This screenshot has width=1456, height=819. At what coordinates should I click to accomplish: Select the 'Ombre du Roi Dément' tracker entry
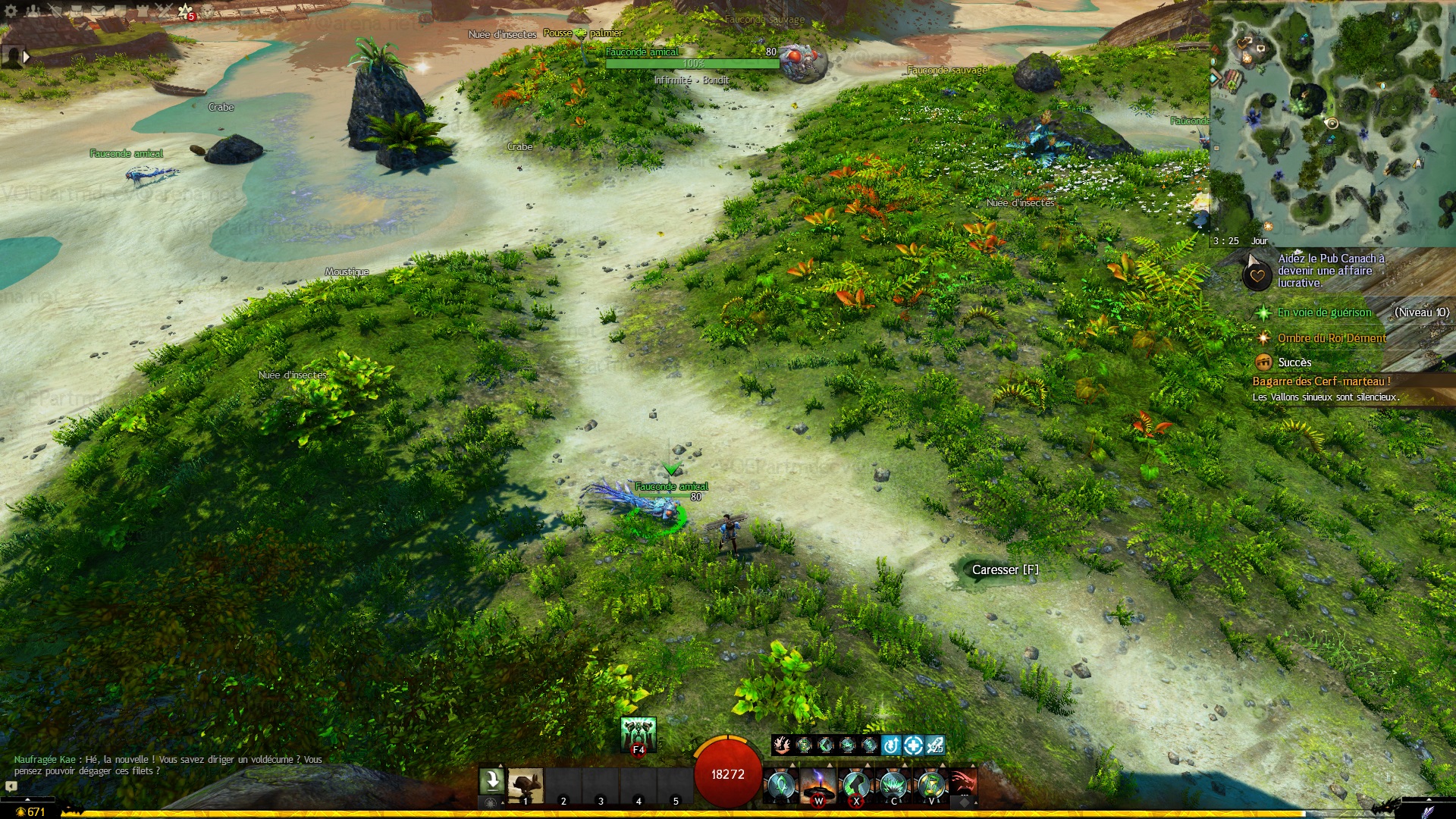click(x=1331, y=338)
